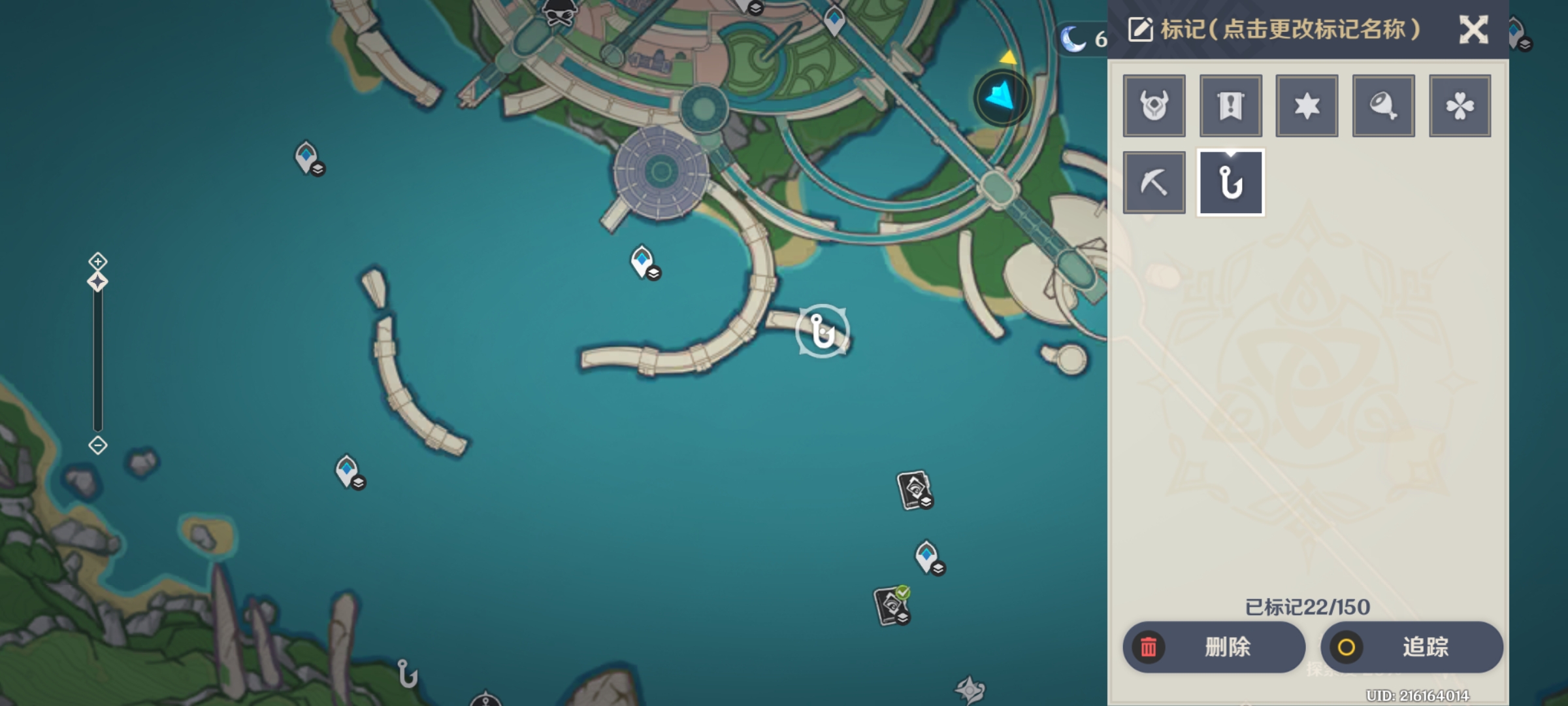Open the book quest marker with green check
The width and height of the screenshot is (1568, 706).
pyautogui.click(x=892, y=606)
